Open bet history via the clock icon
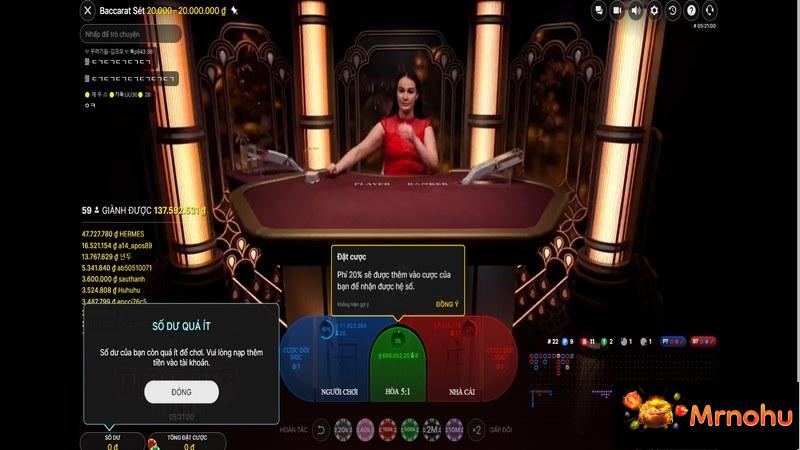Image resolution: width=800 pixels, height=450 pixels. 673,11
